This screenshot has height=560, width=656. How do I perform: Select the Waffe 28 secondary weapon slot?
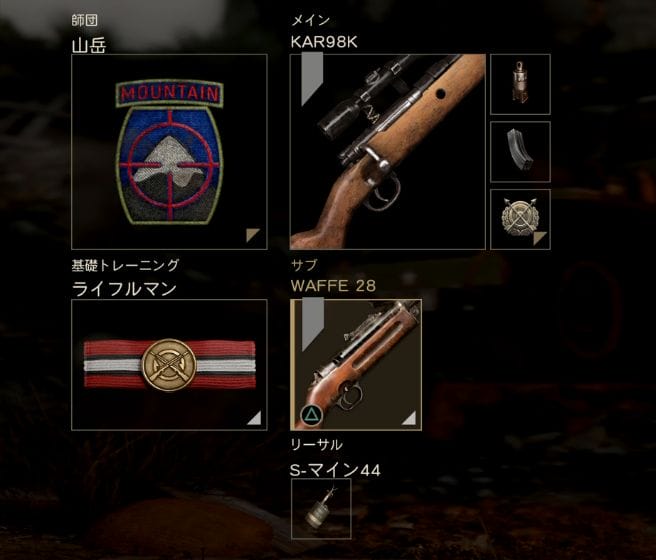(x=356, y=365)
